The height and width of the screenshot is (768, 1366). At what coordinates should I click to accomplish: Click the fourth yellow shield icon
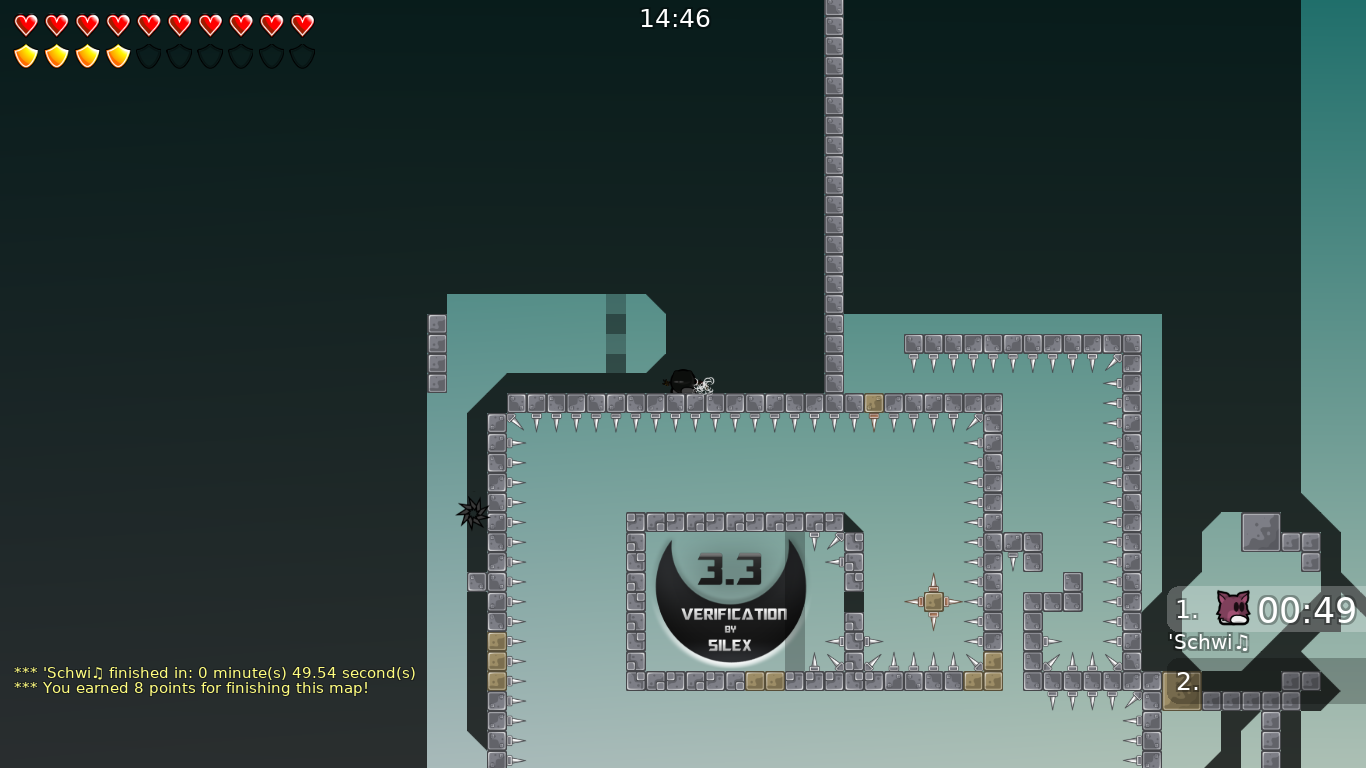118,56
